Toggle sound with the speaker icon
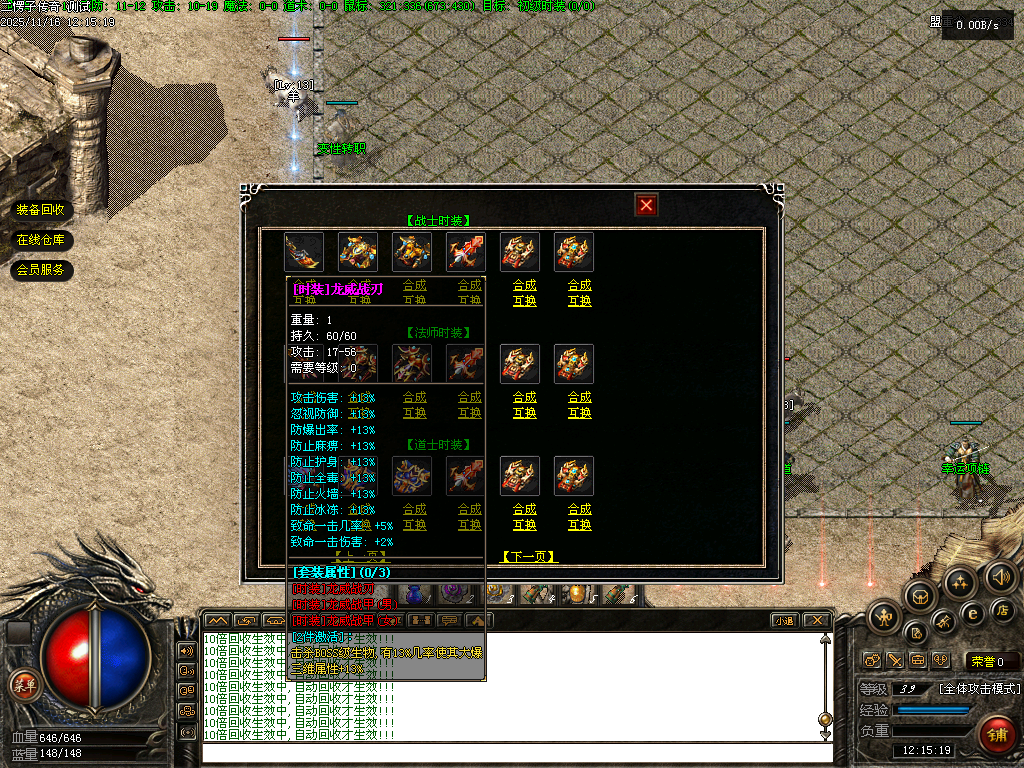Screen dimensions: 1024x768 pyautogui.click(x=1001, y=577)
